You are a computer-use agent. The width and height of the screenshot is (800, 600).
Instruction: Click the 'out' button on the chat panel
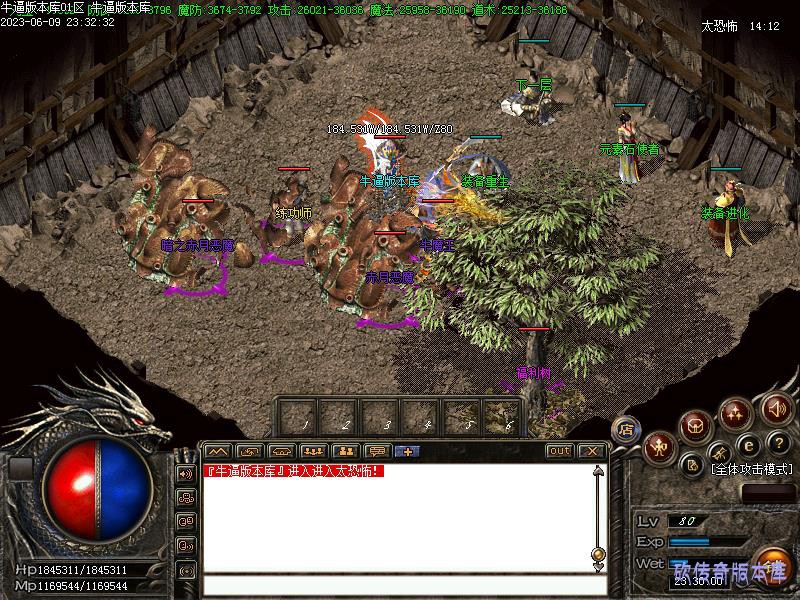[x=560, y=451]
